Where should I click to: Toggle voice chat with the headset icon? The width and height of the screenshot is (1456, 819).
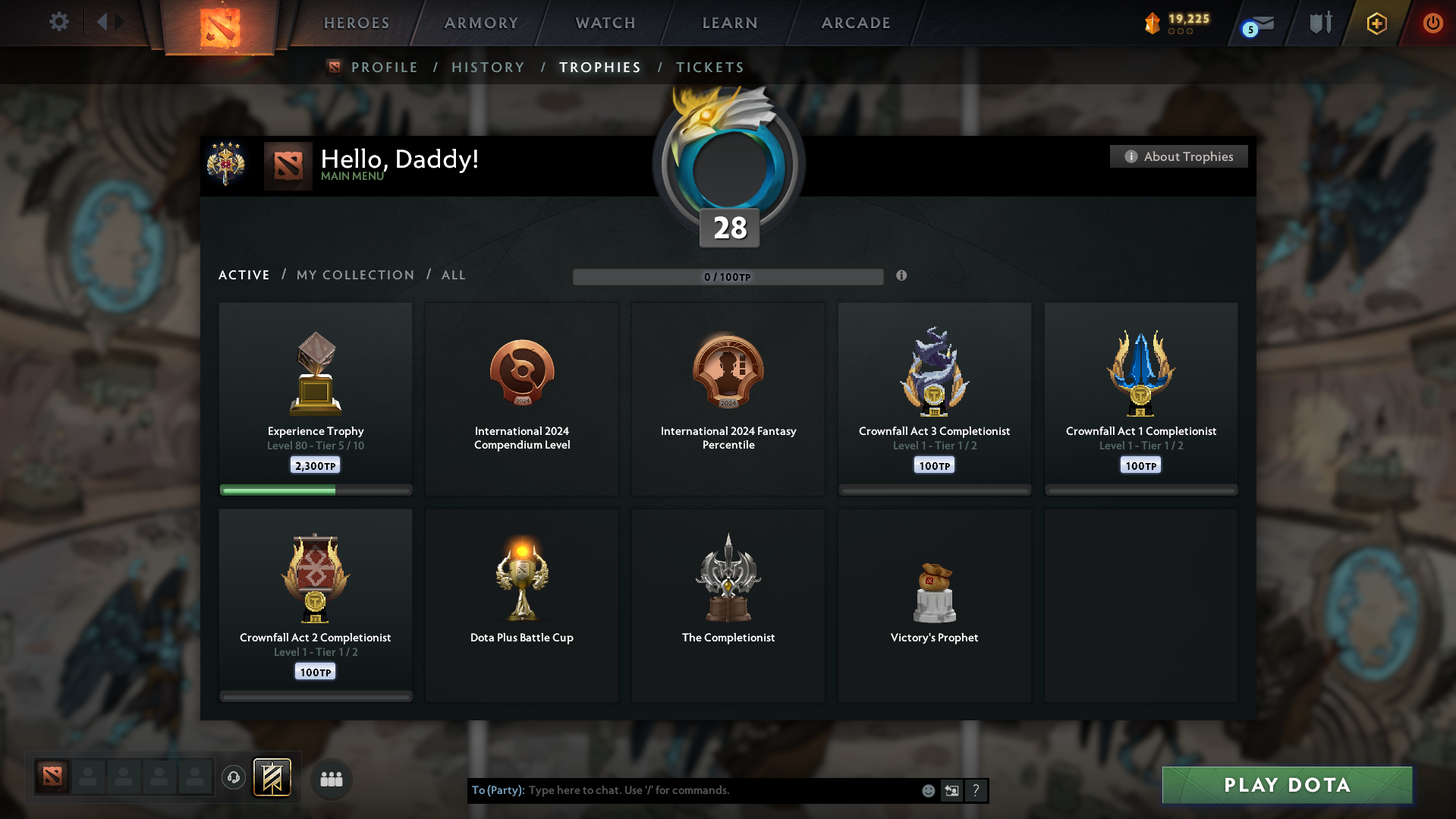(233, 777)
